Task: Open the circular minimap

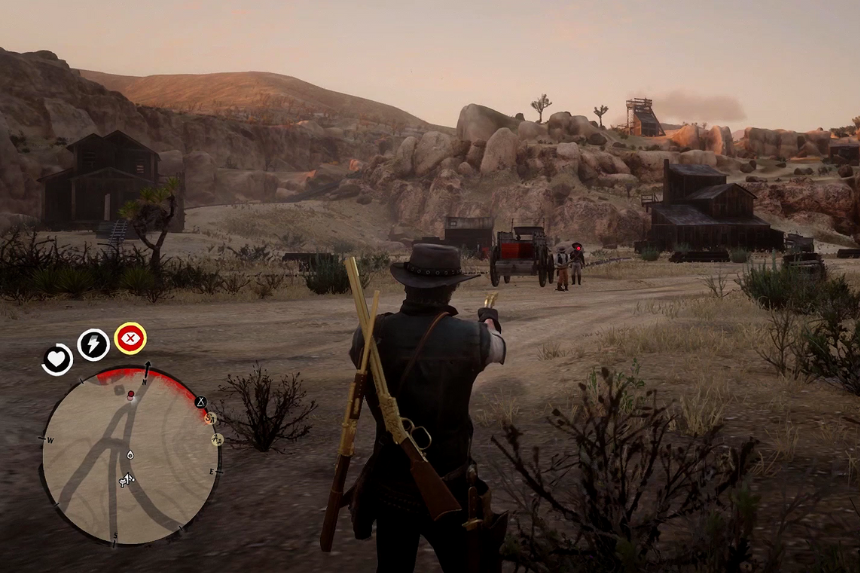Action: click(x=130, y=455)
